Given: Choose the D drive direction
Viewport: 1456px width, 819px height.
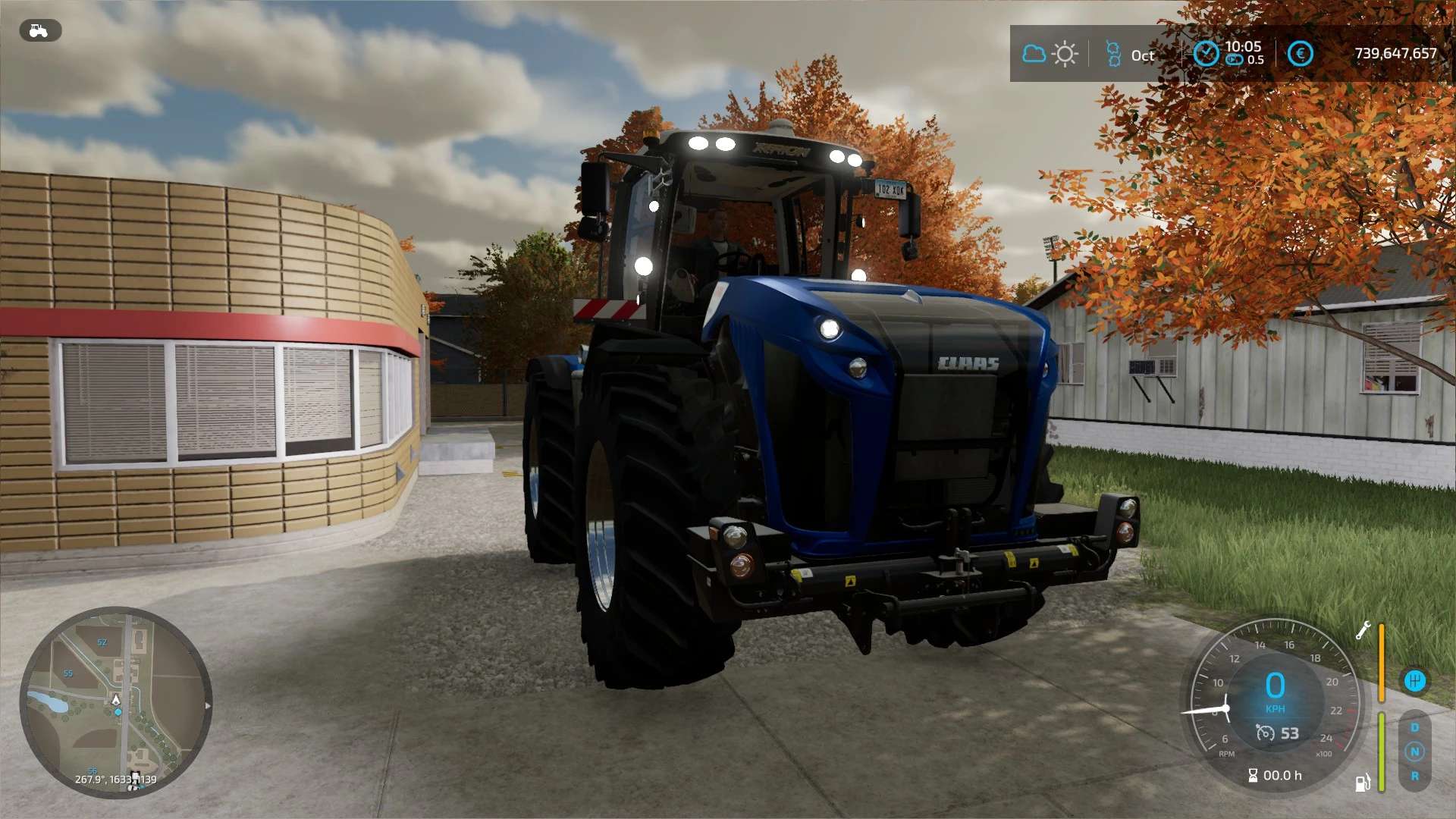Looking at the screenshot, I should point(1414,727).
